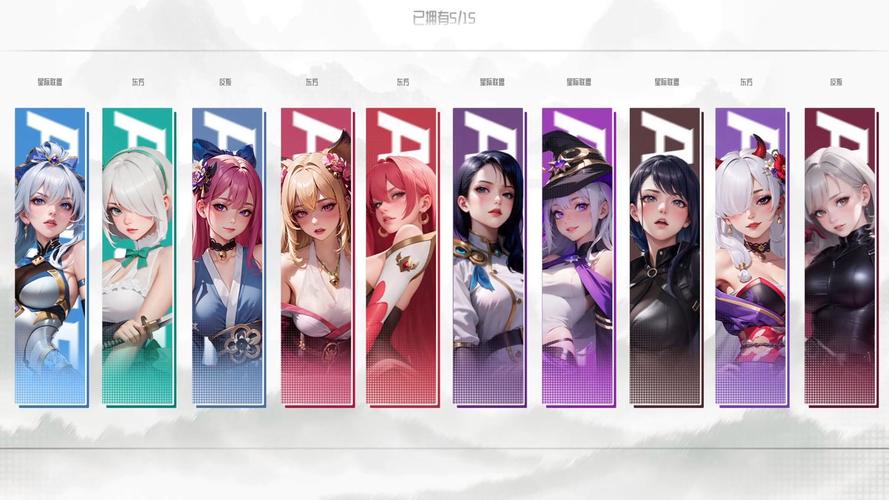
Task: Pick the witch hat character card
Action: pos(577,255)
